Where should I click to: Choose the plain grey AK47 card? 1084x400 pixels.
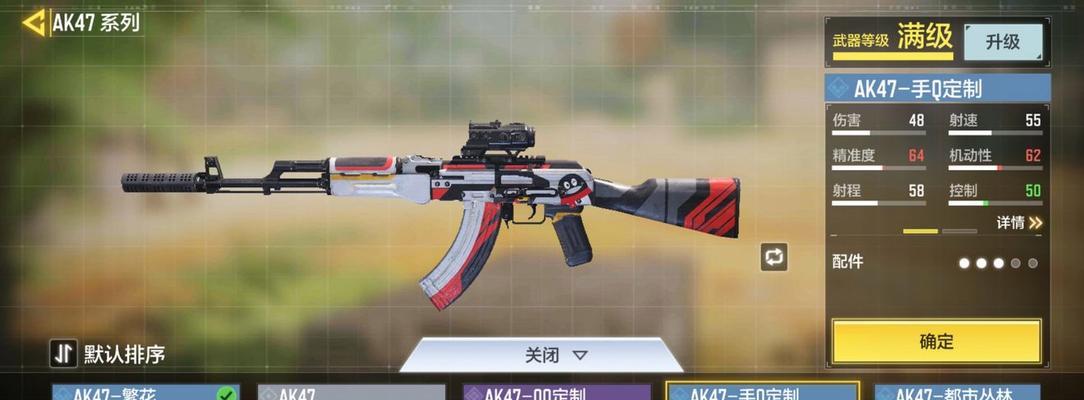click(351, 393)
